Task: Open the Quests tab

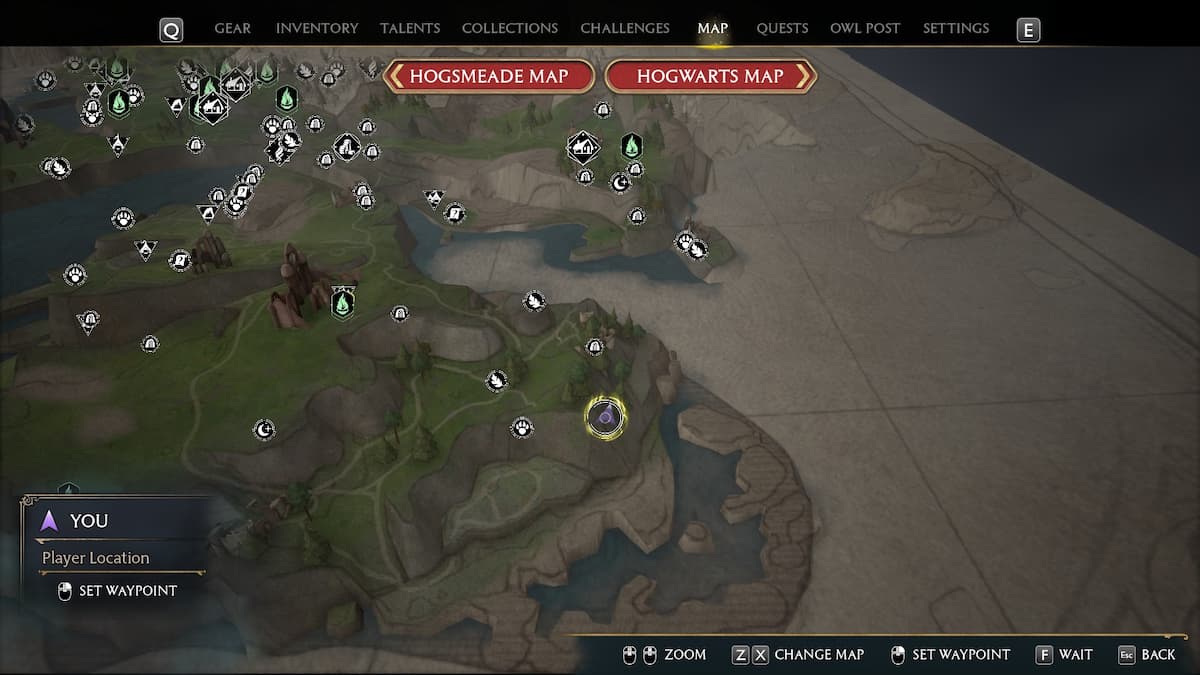Action: (782, 28)
